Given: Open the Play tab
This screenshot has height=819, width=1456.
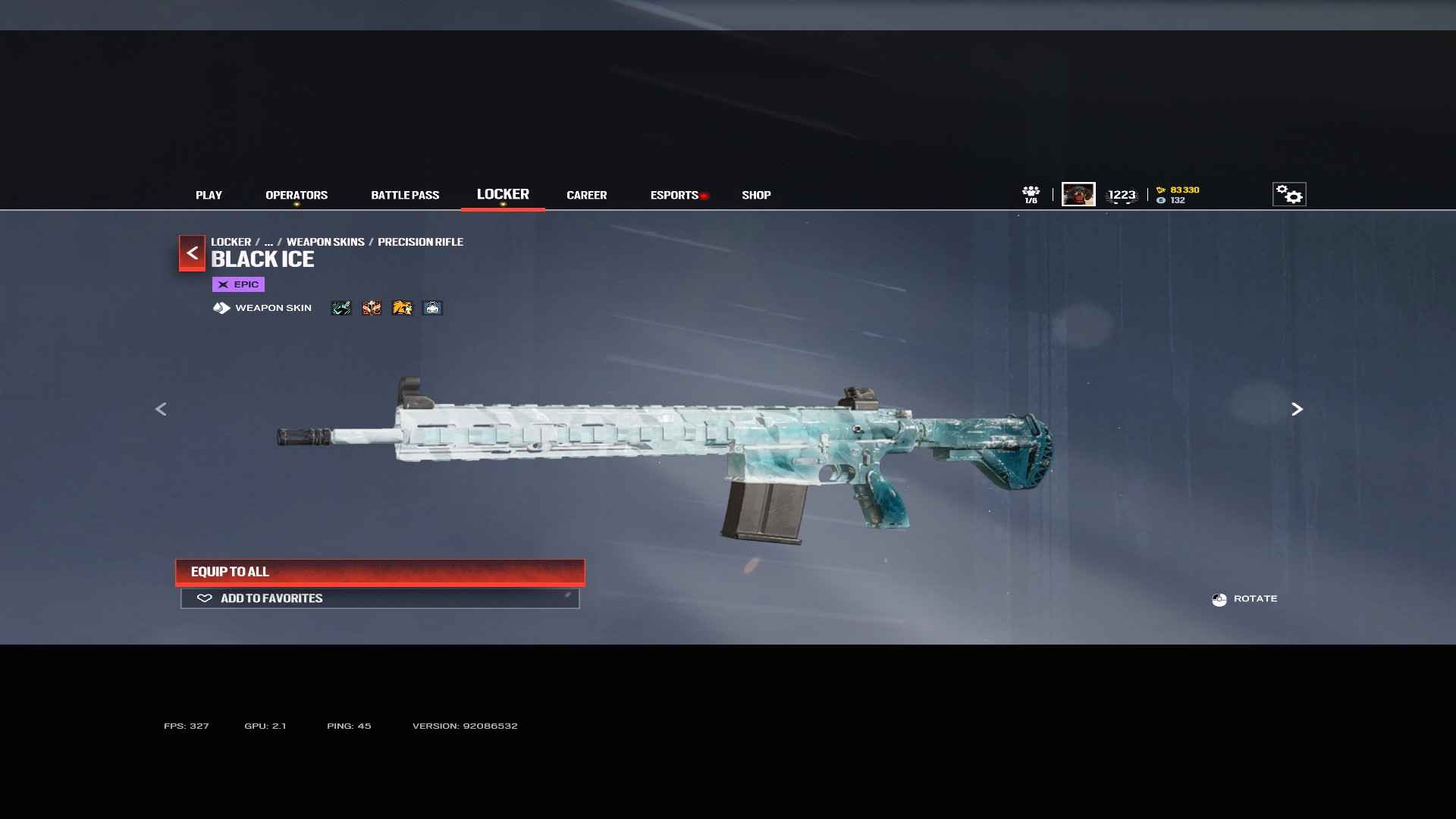Looking at the screenshot, I should coord(209,195).
